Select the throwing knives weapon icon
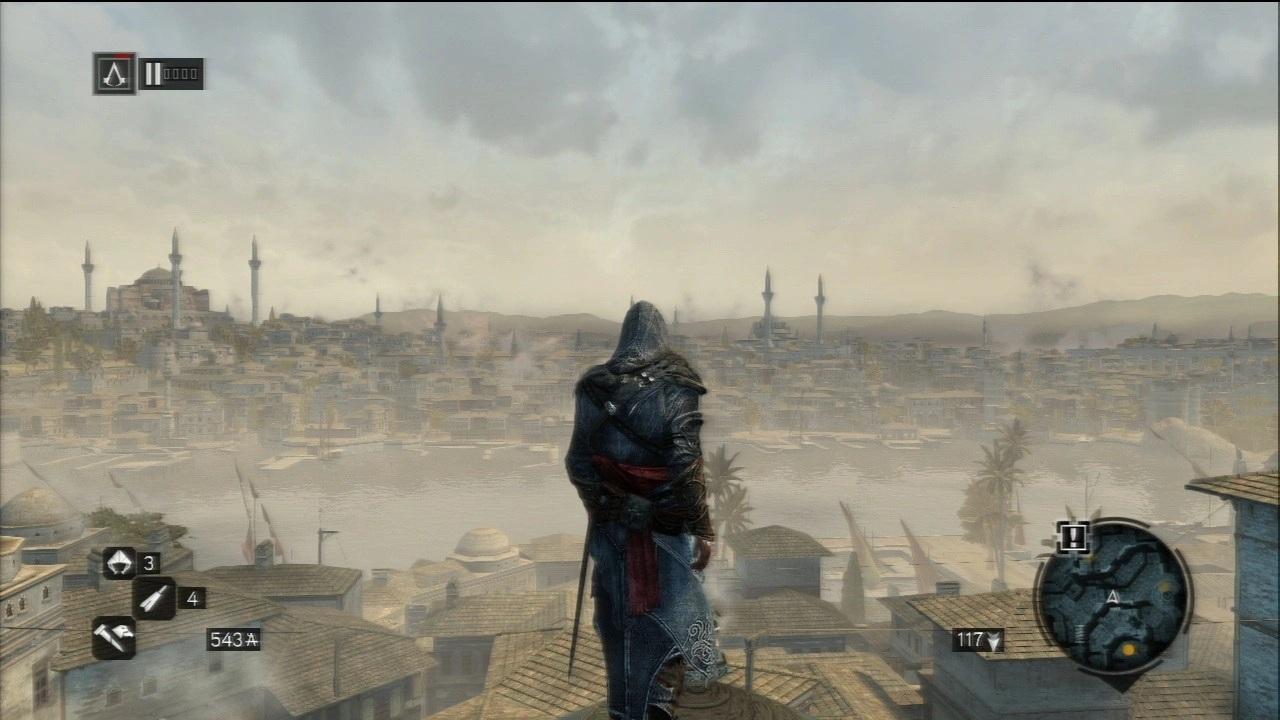The width and height of the screenshot is (1280, 720). [x=155, y=598]
